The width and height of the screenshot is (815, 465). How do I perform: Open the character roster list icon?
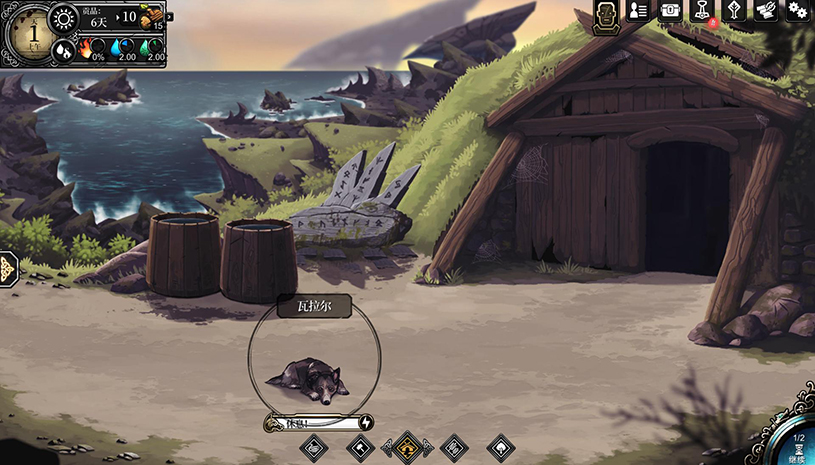tap(638, 10)
